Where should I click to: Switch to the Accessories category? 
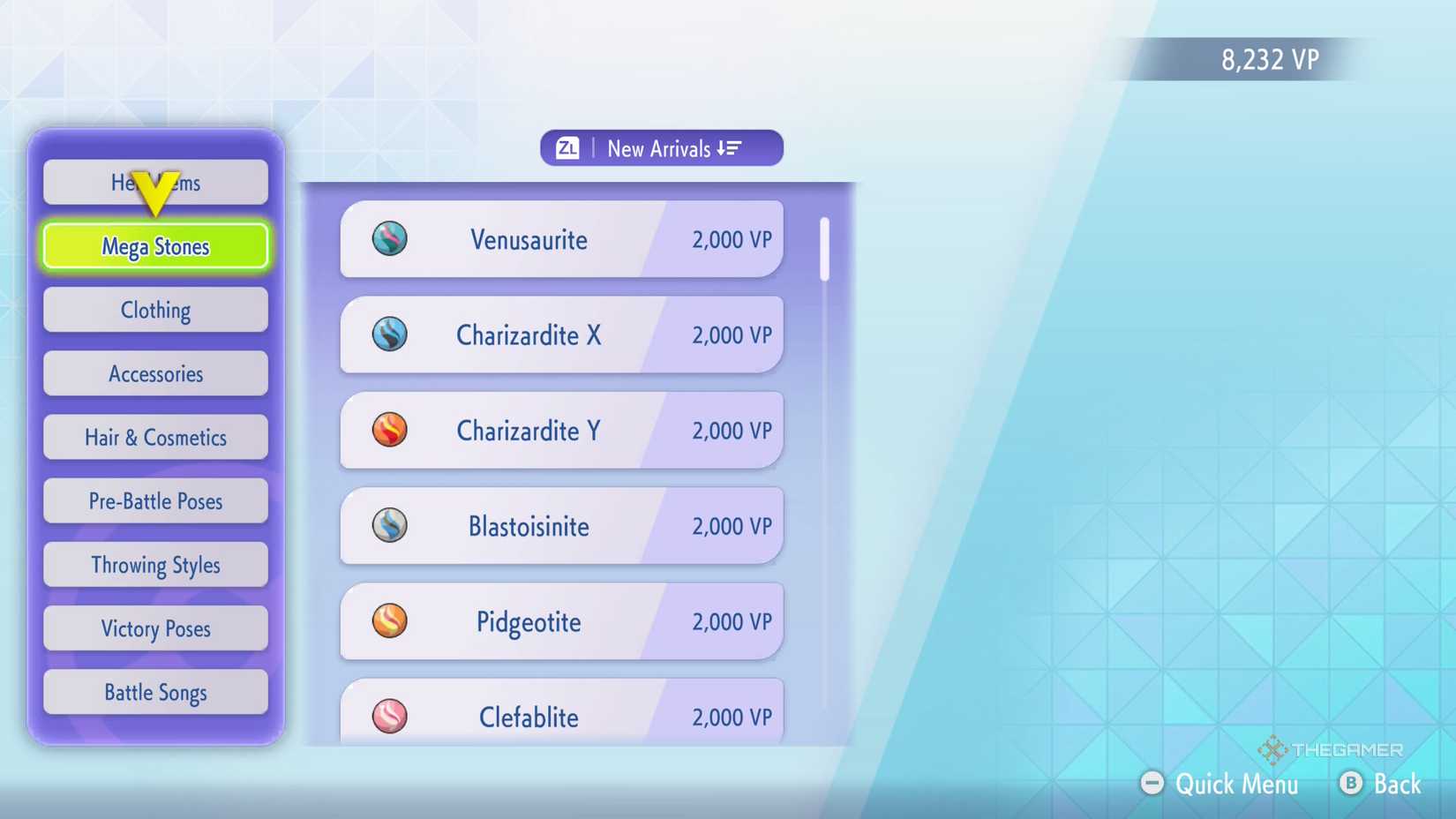[x=154, y=373]
